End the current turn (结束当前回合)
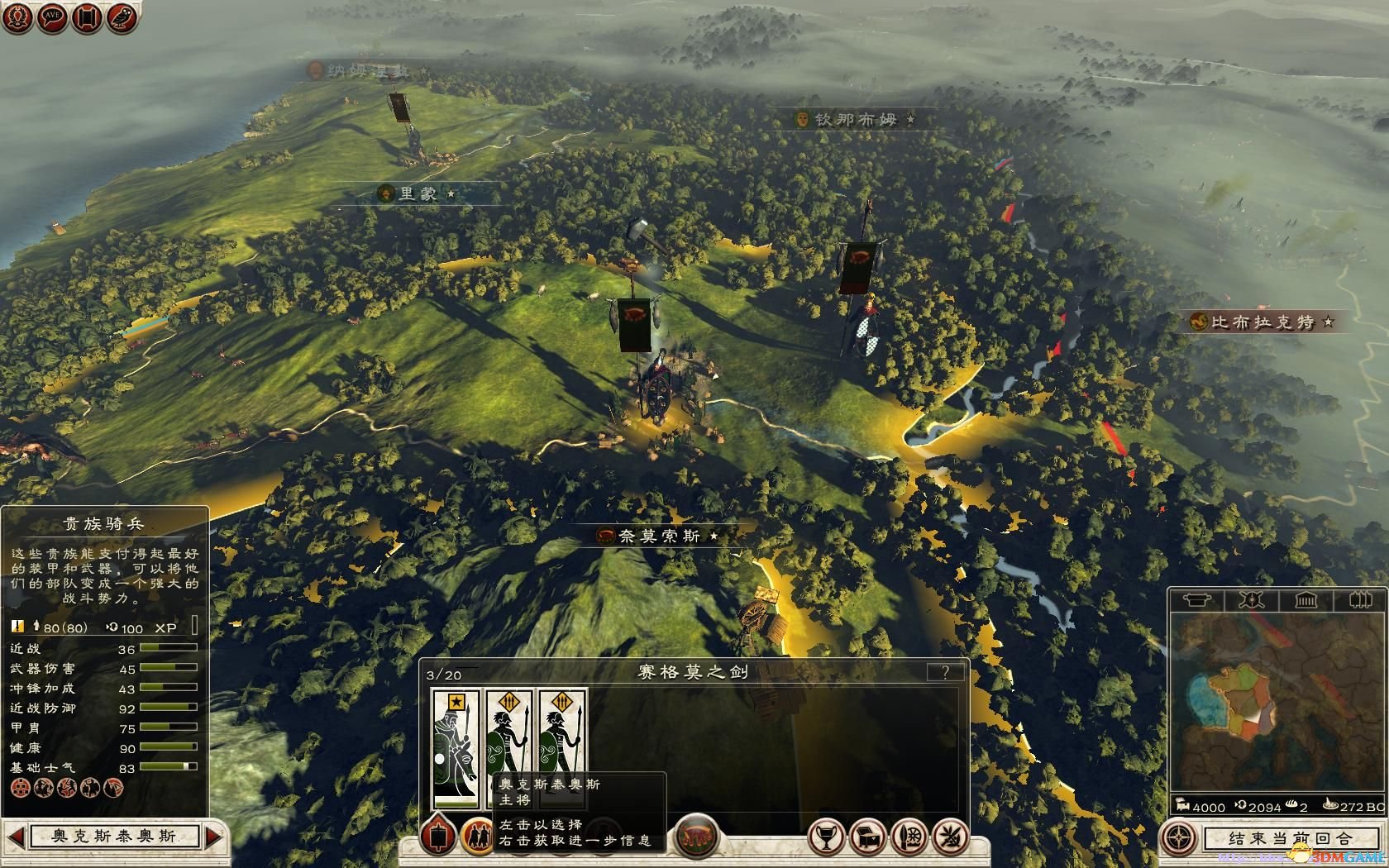Screen dimensions: 1389x868 click(x=1288, y=838)
